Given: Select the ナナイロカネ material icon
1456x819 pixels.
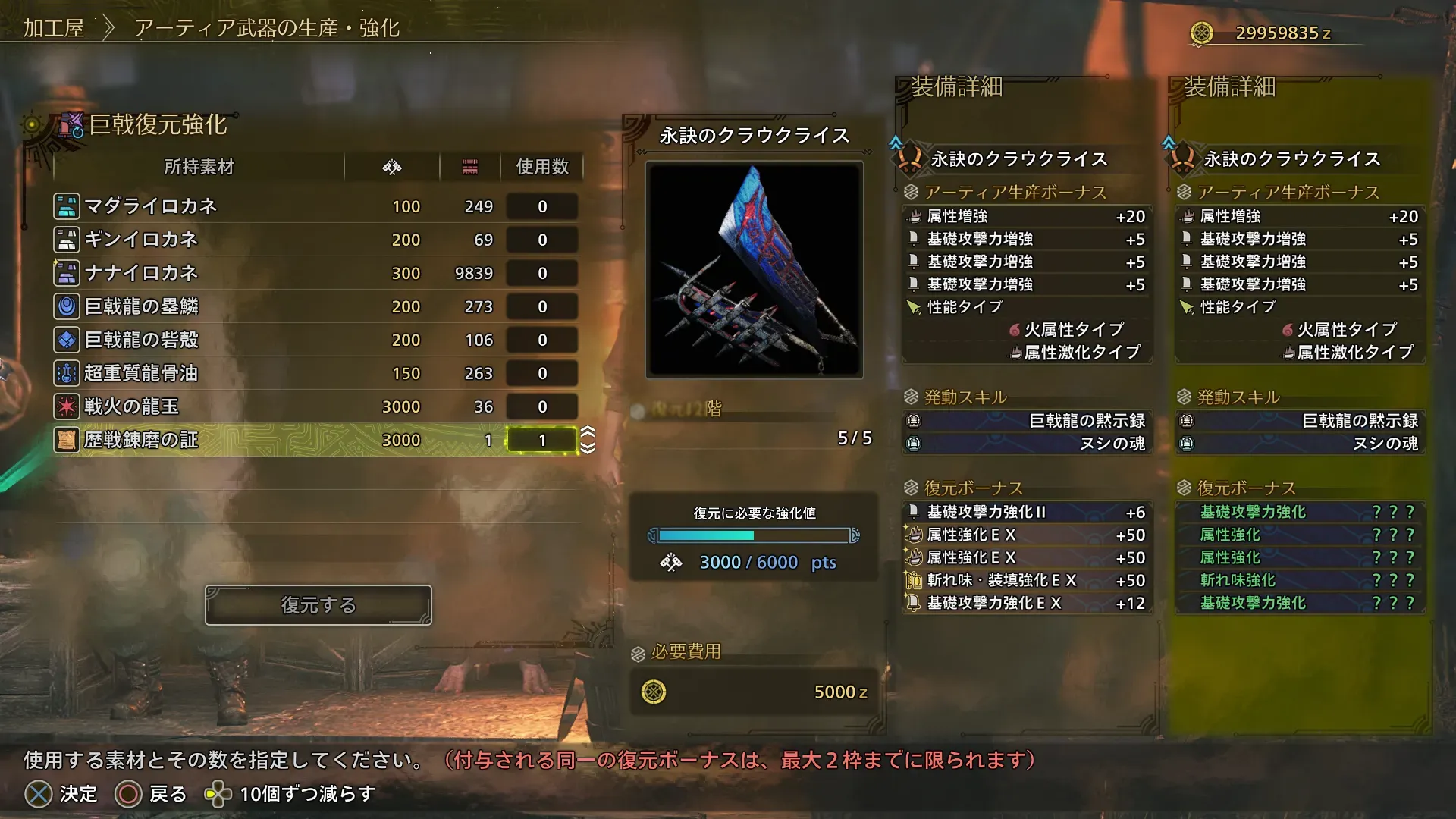Looking at the screenshot, I should [x=67, y=272].
